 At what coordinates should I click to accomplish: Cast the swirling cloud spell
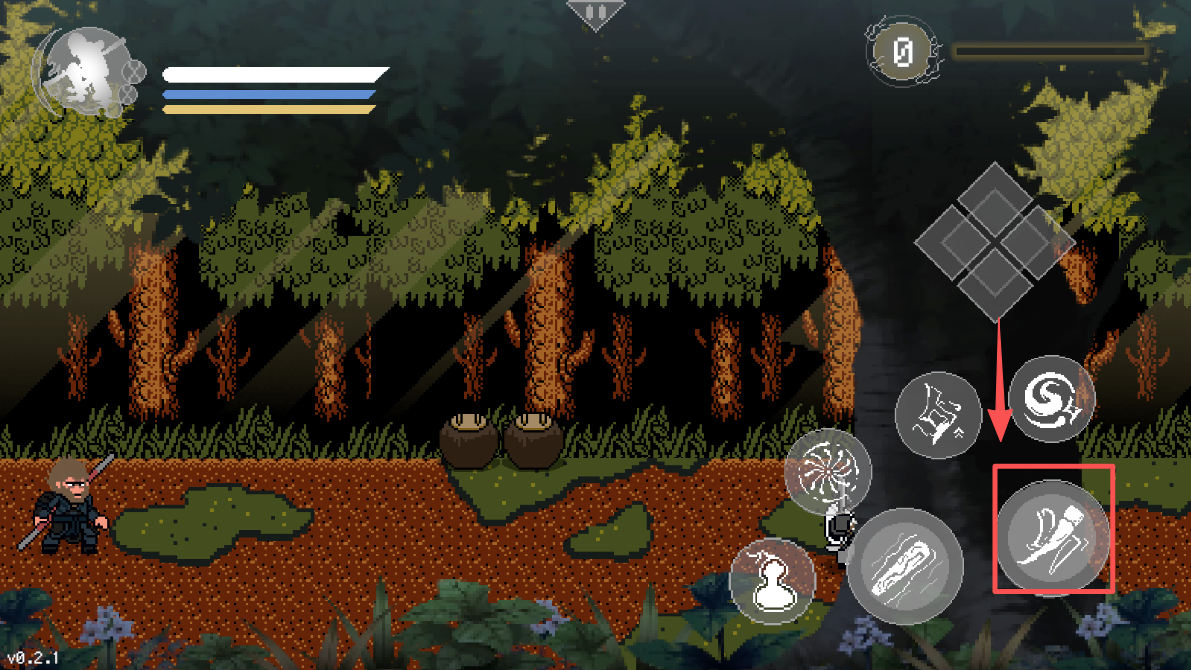(x=1050, y=399)
